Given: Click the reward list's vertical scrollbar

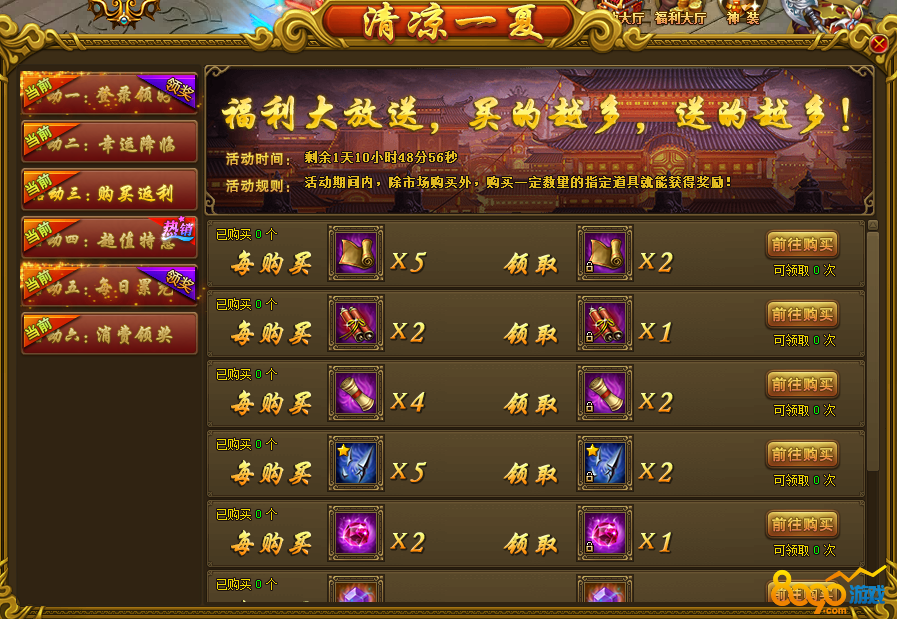Looking at the screenshot, I should (872, 350).
